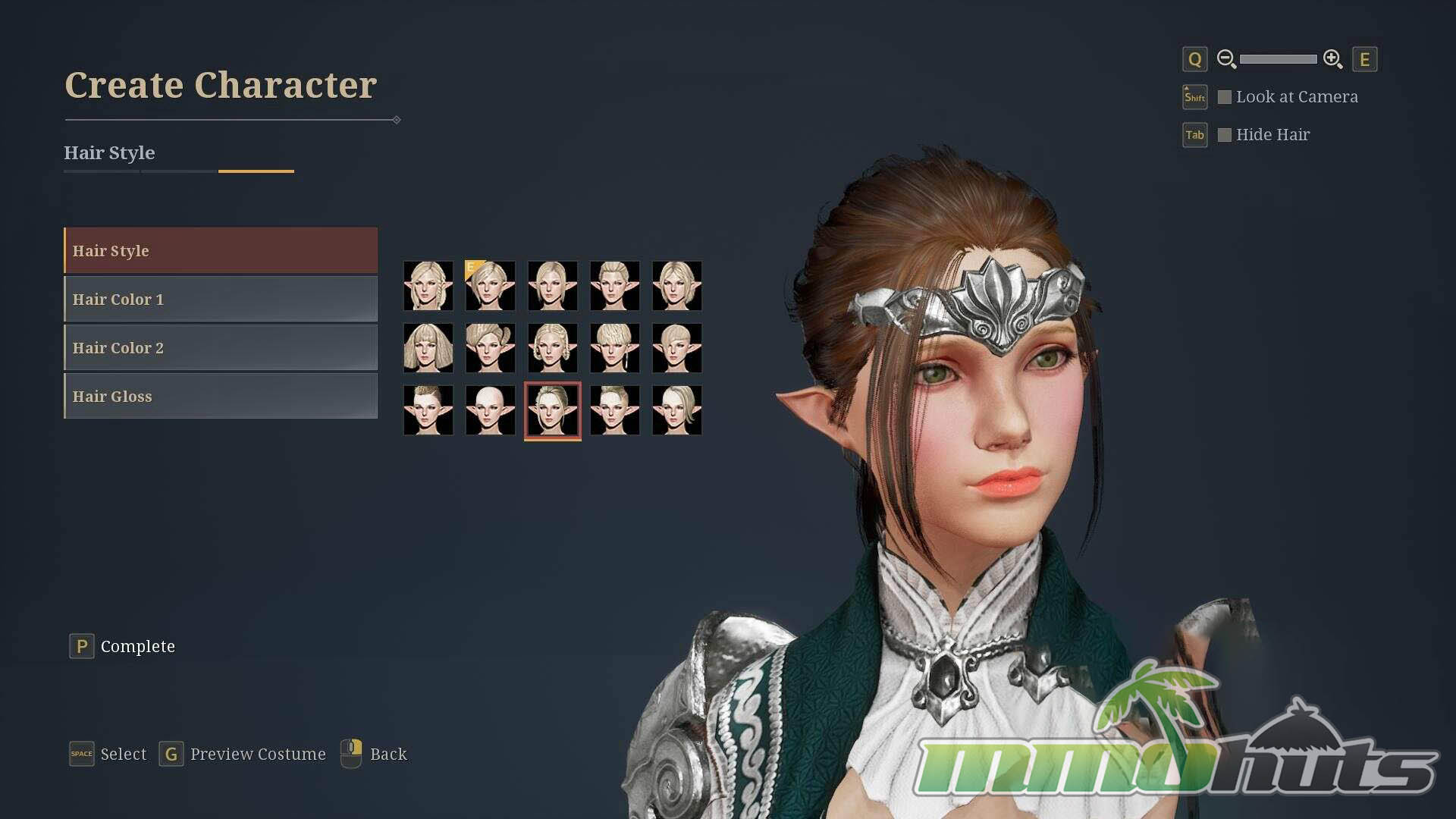Screen dimensions: 1456x819
Task: Click Complete to finish character creation
Action: [x=137, y=646]
